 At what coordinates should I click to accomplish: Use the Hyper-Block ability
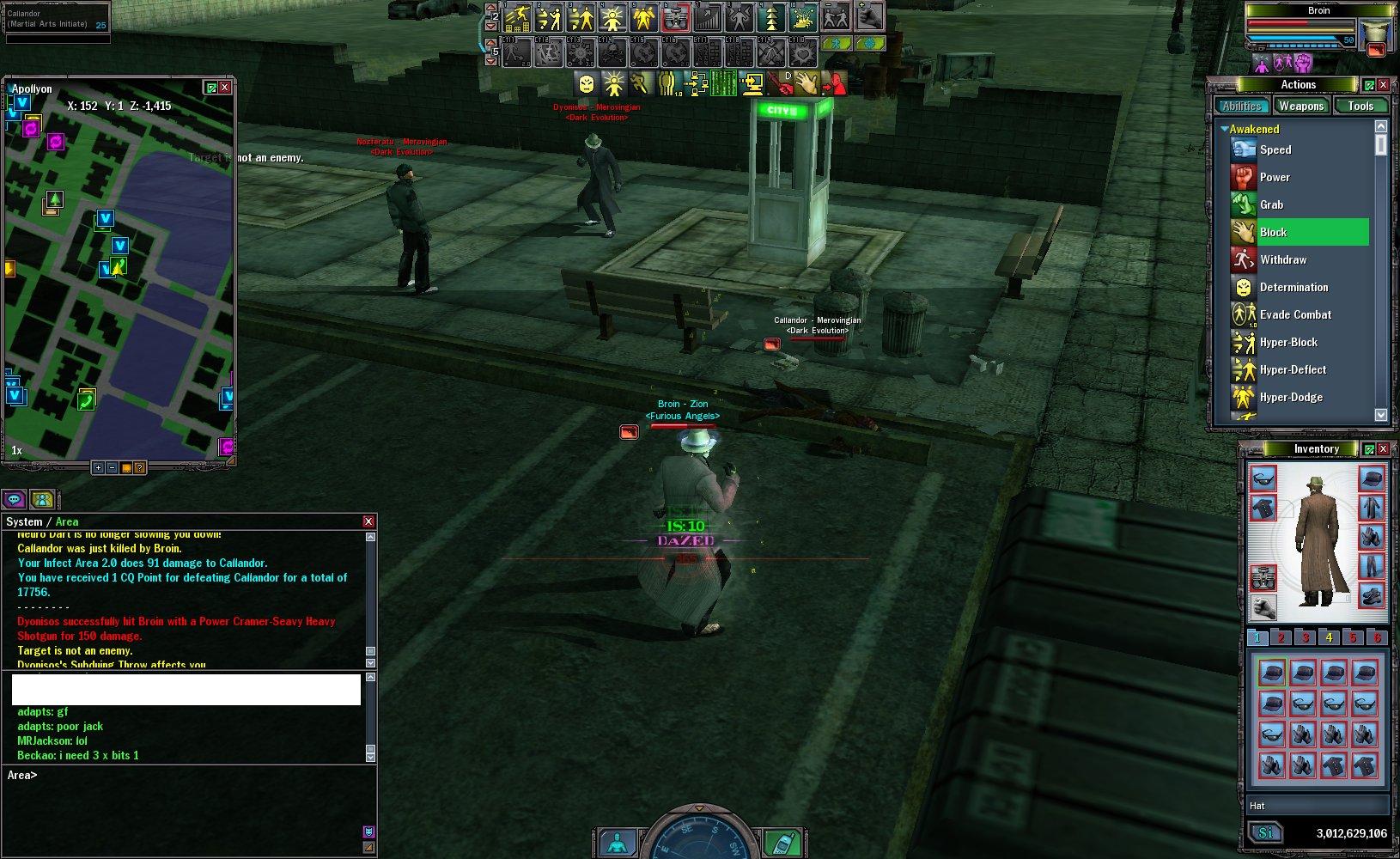tap(1287, 342)
